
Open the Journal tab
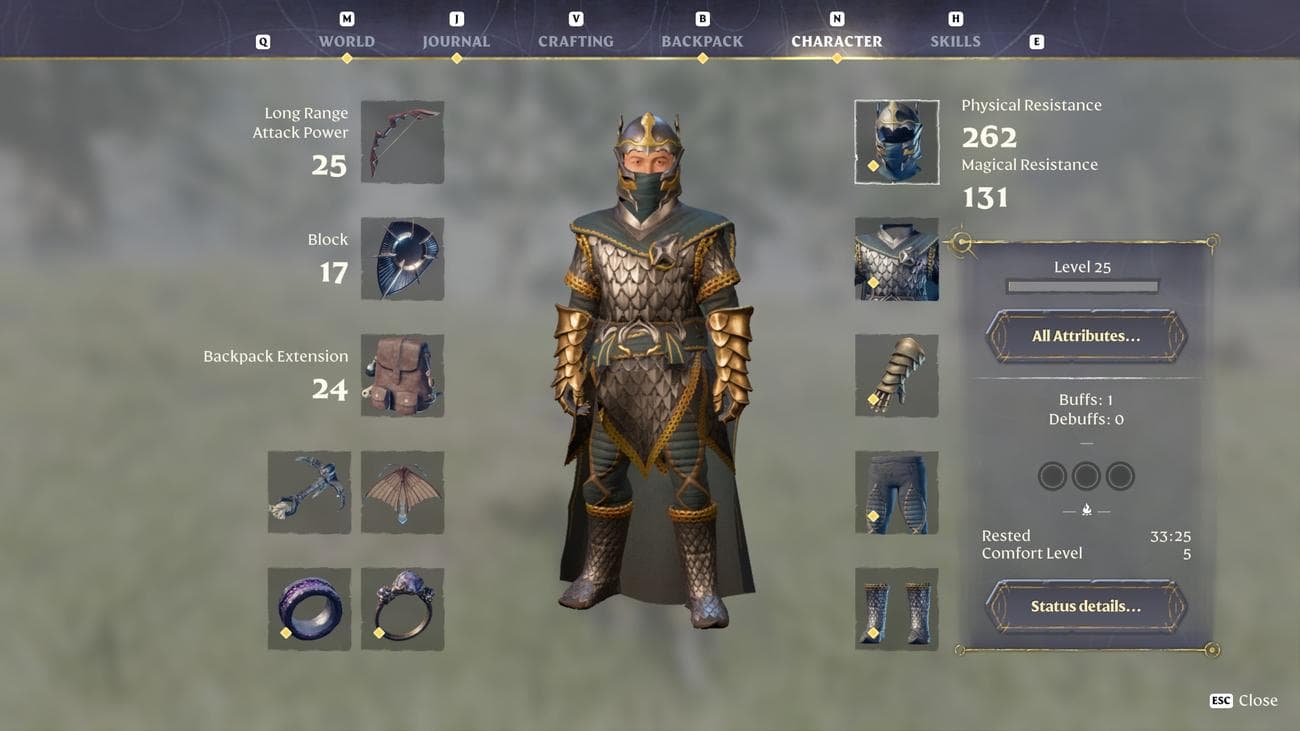pyautogui.click(x=456, y=41)
